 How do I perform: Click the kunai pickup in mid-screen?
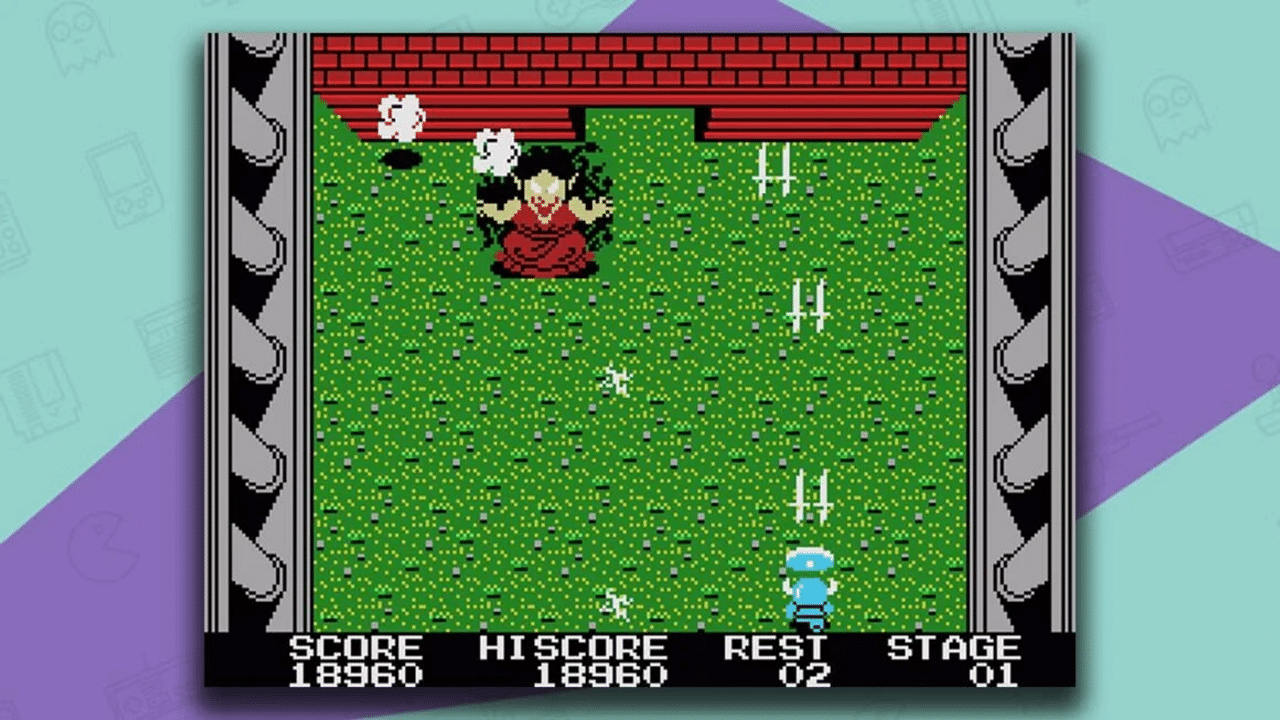pyautogui.click(x=808, y=305)
